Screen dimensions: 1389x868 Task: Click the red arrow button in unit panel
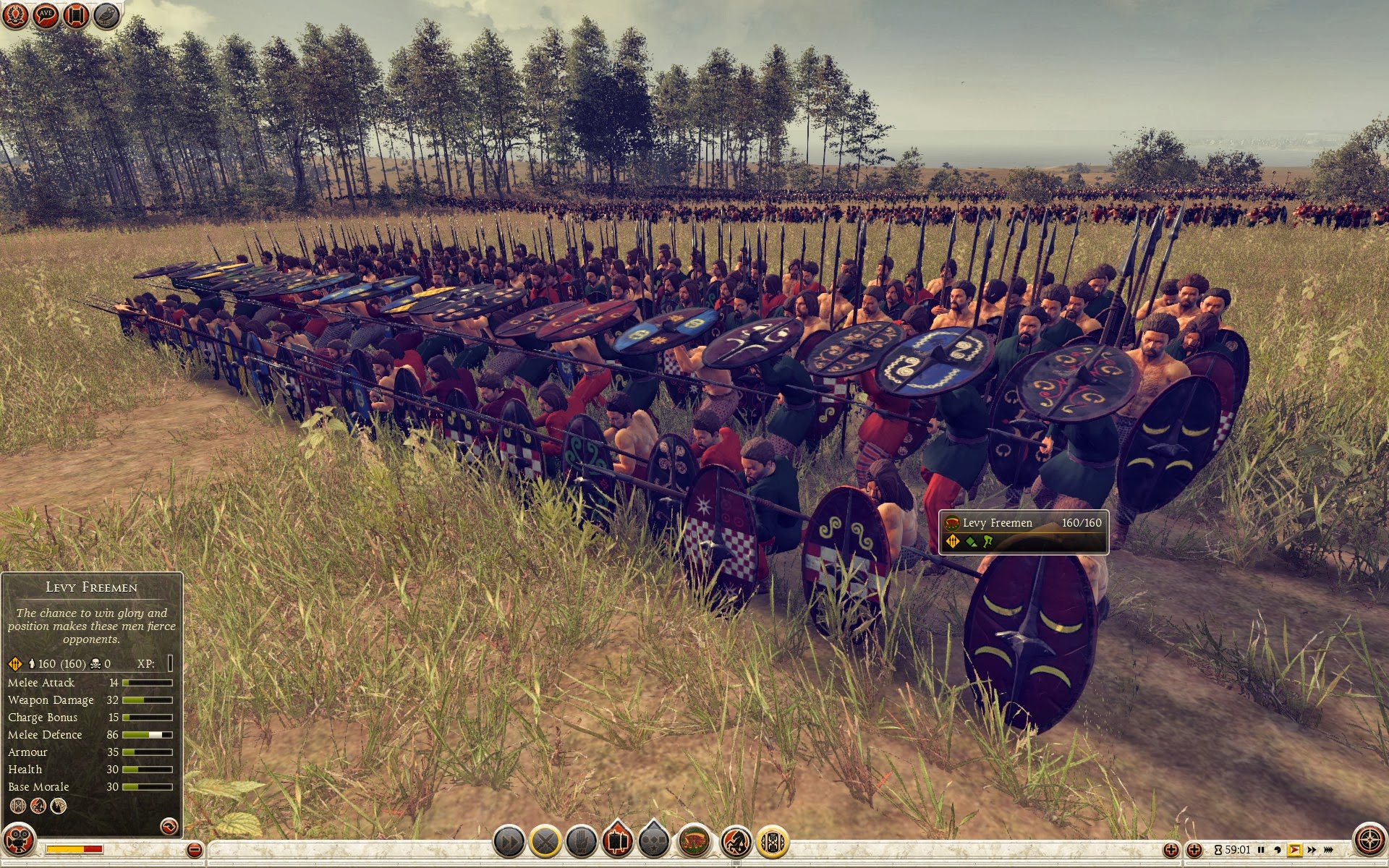(x=168, y=826)
